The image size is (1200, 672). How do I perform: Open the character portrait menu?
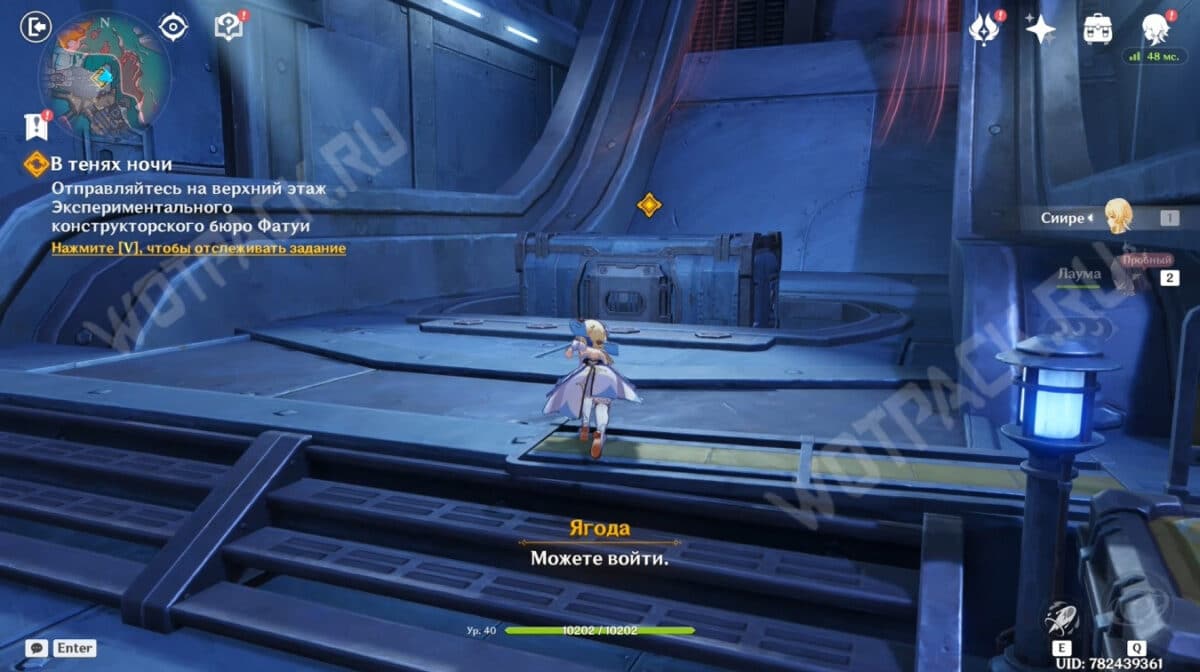click(1155, 28)
